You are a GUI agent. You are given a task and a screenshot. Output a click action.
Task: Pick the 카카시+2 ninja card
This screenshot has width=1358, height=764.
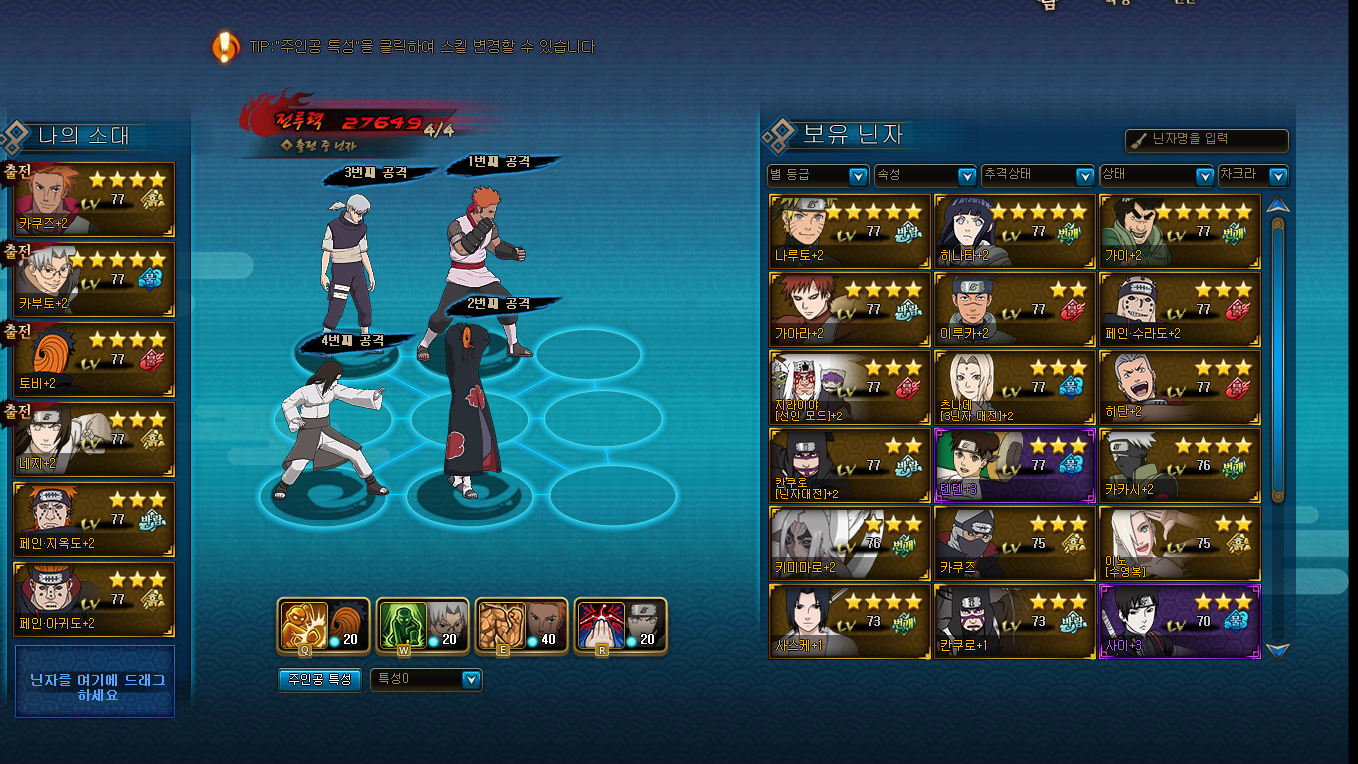coord(1179,465)
